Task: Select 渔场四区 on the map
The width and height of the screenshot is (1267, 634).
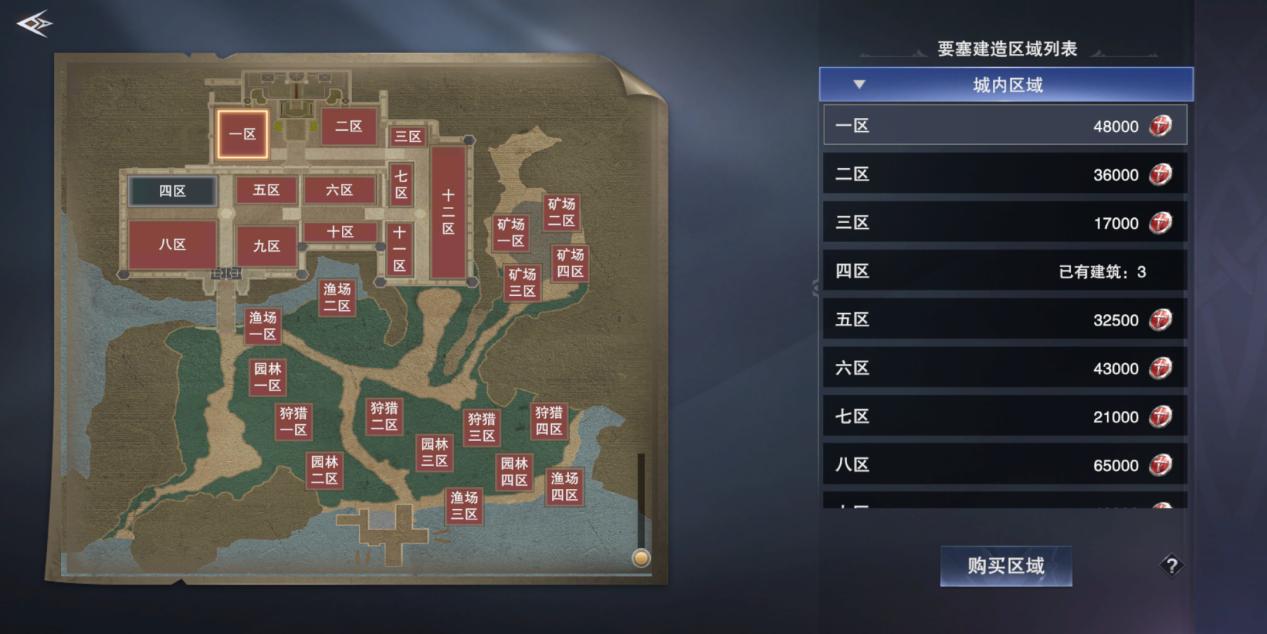Action: (x=565, y=486)
